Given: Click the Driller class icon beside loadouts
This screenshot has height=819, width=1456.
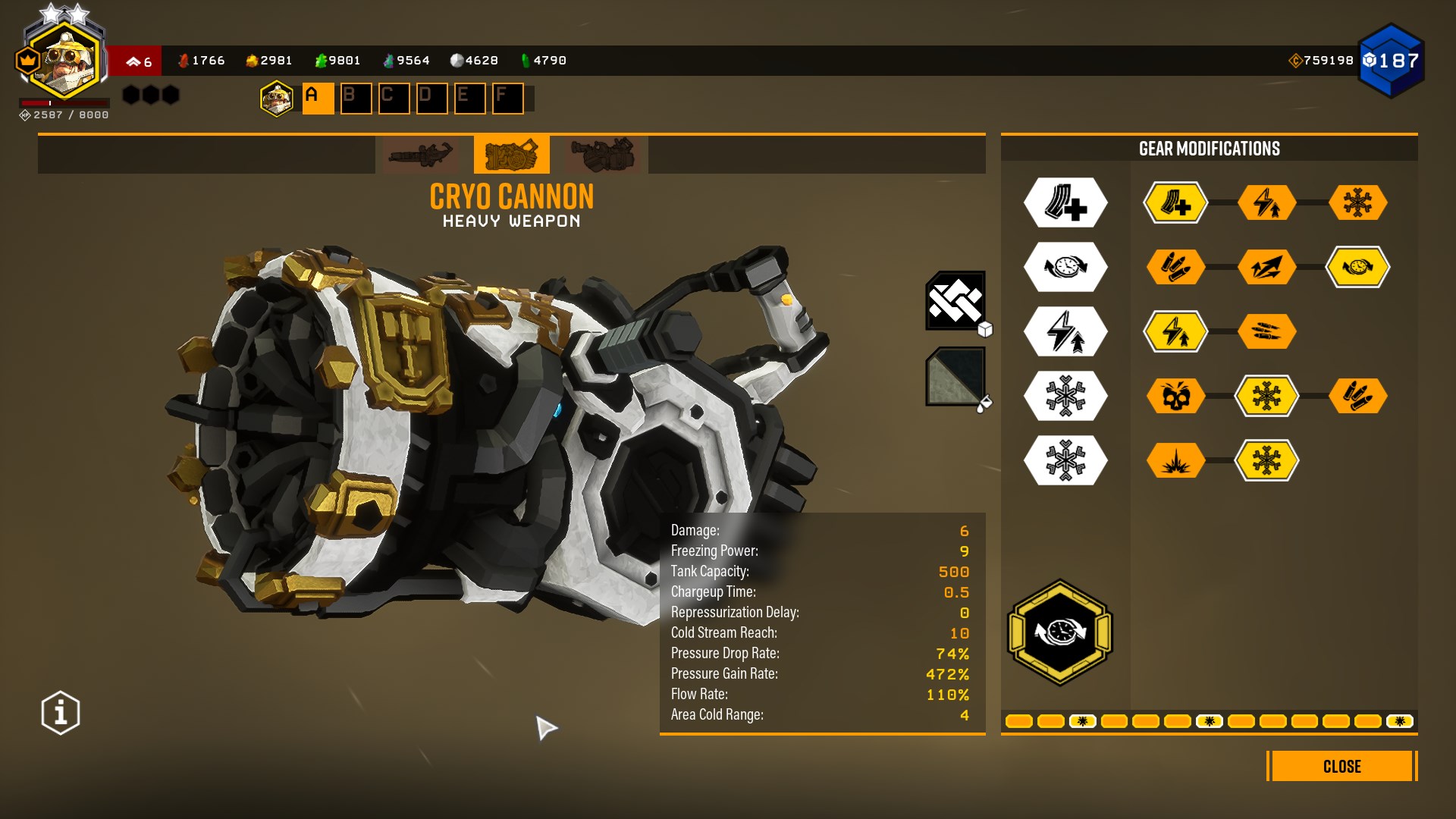Looking at the screenshot, I should 277,99.
